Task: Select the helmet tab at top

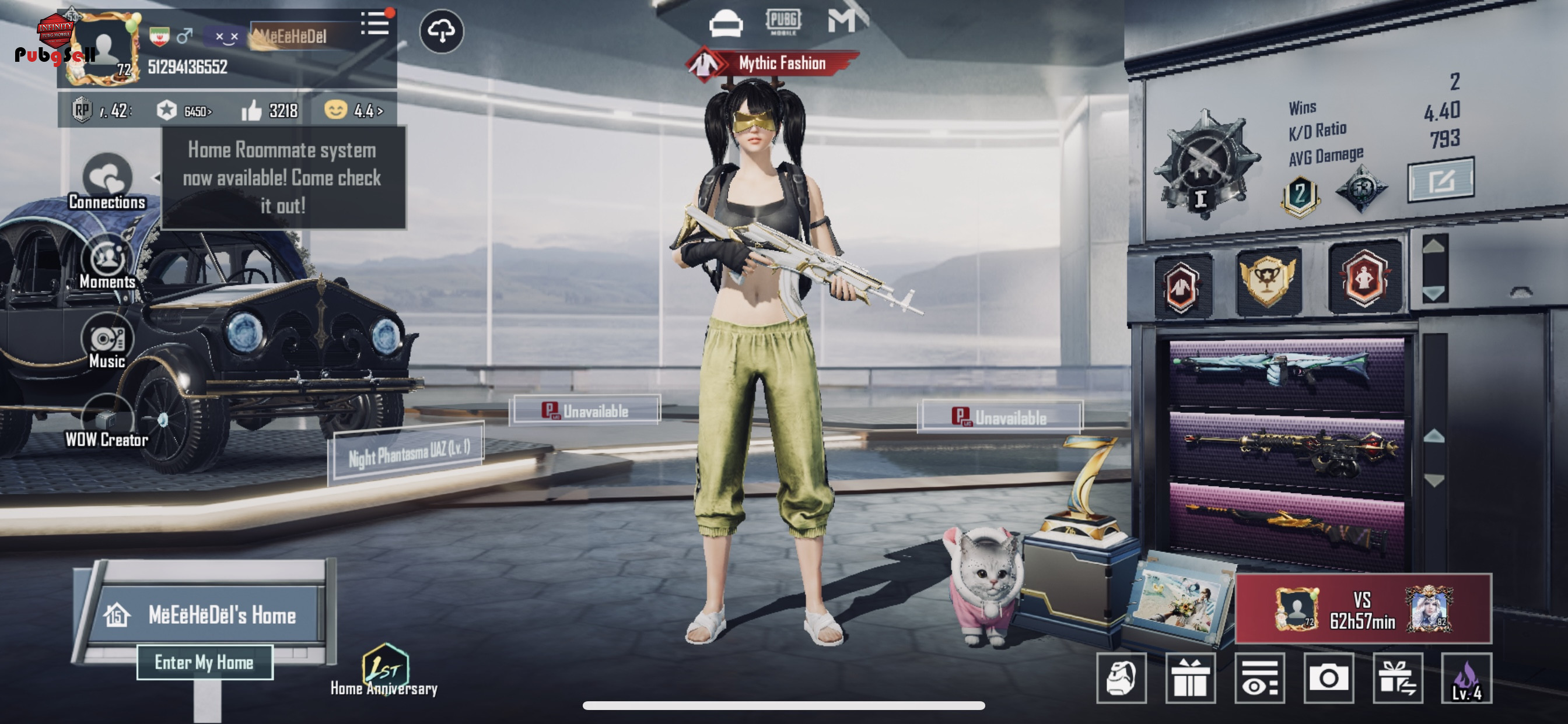Action: (x=726, y=24)
